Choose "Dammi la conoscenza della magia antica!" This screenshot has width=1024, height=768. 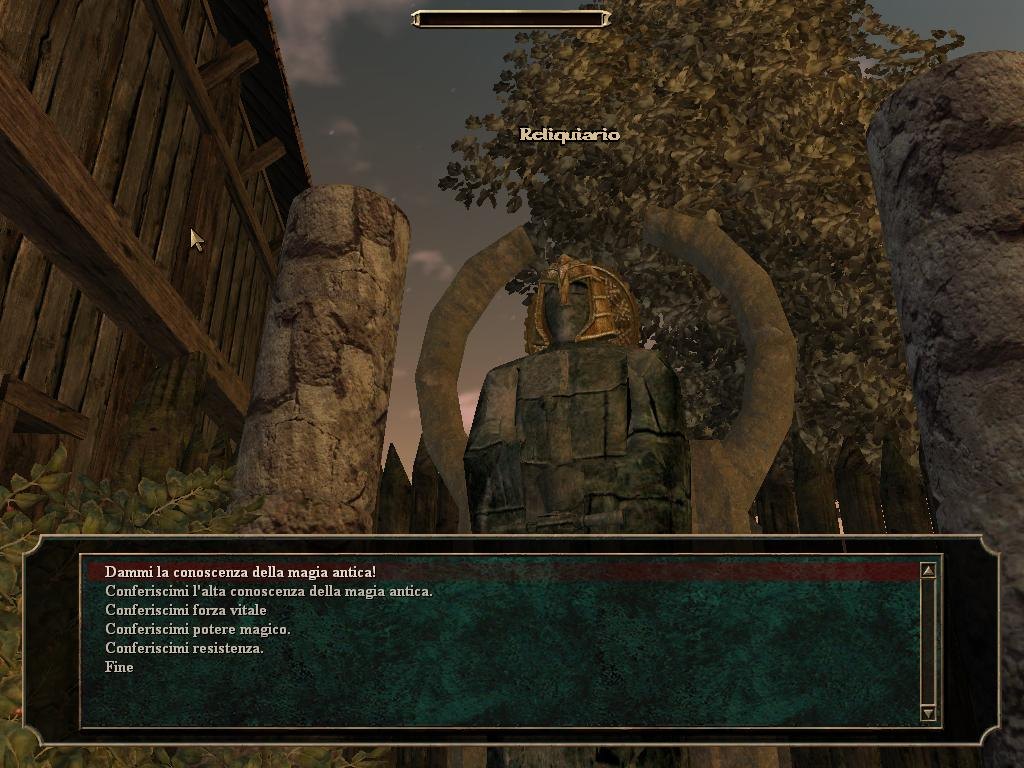point(240,572)
